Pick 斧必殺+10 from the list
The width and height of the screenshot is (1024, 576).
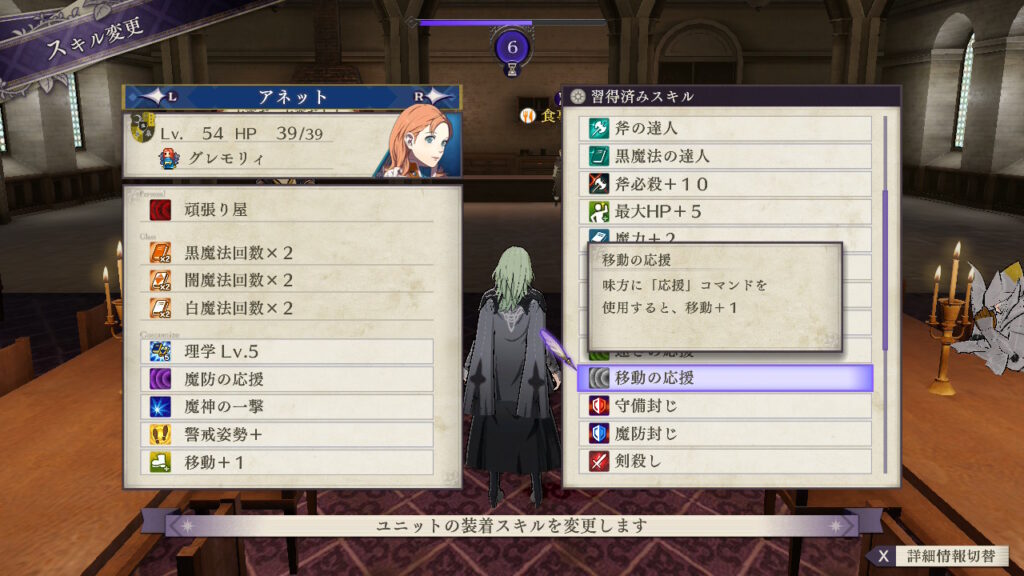(x=729, y=185)
